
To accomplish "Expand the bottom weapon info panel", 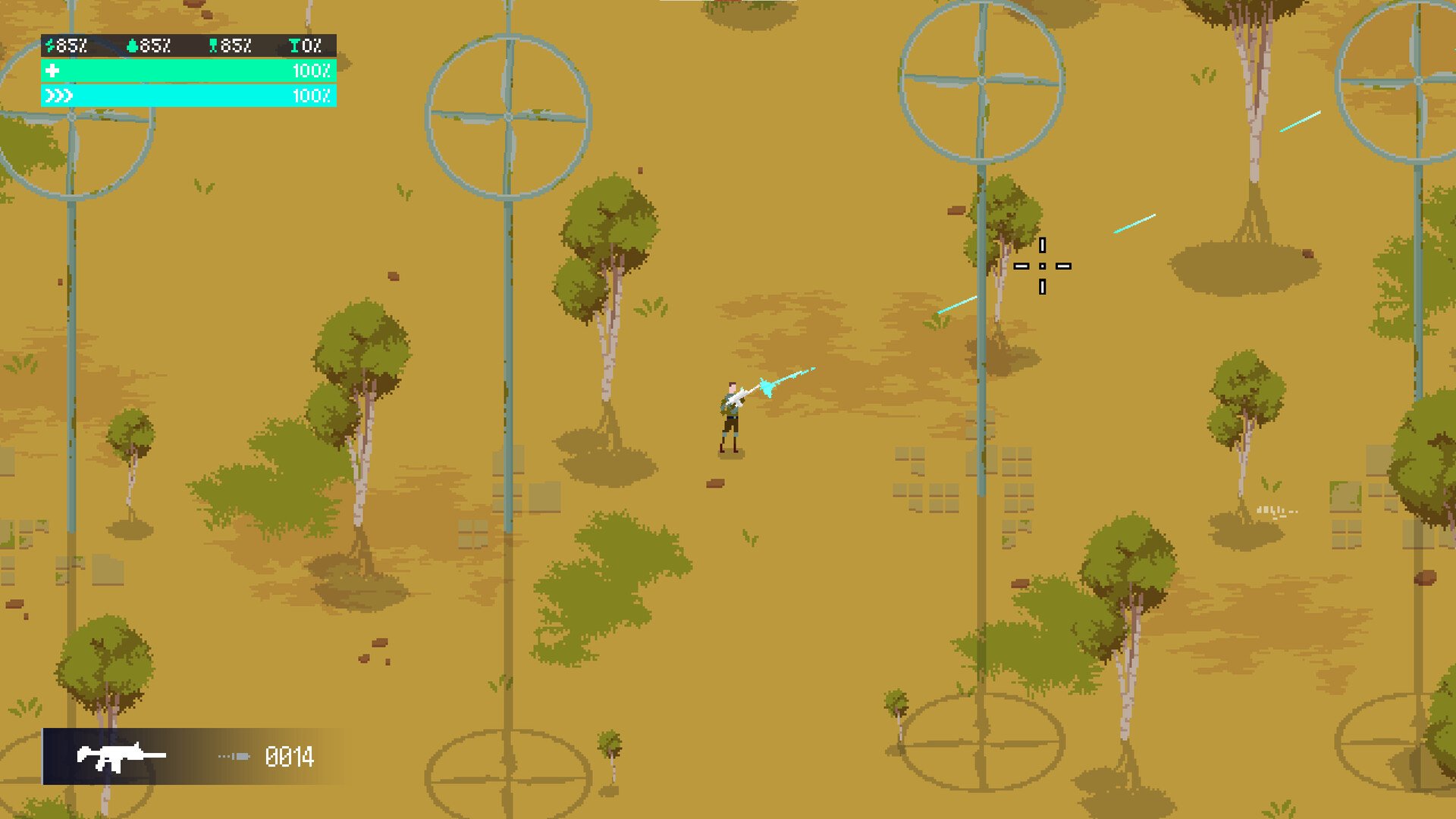I will point(190,757).
